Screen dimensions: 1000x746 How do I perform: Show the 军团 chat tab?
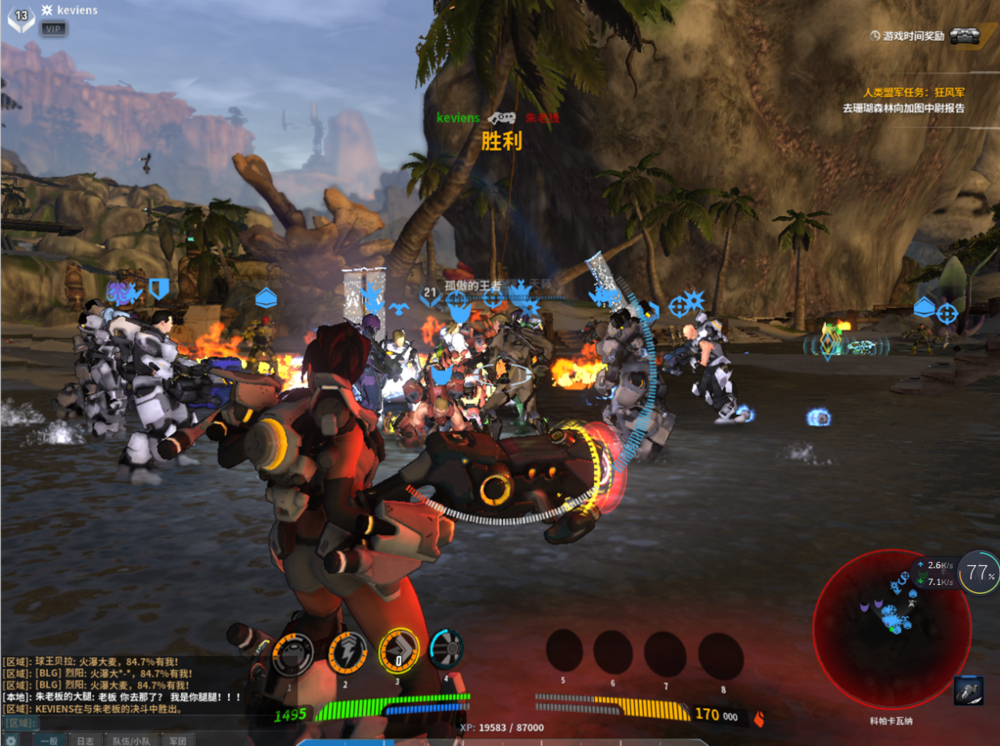[x=177, y=740]
